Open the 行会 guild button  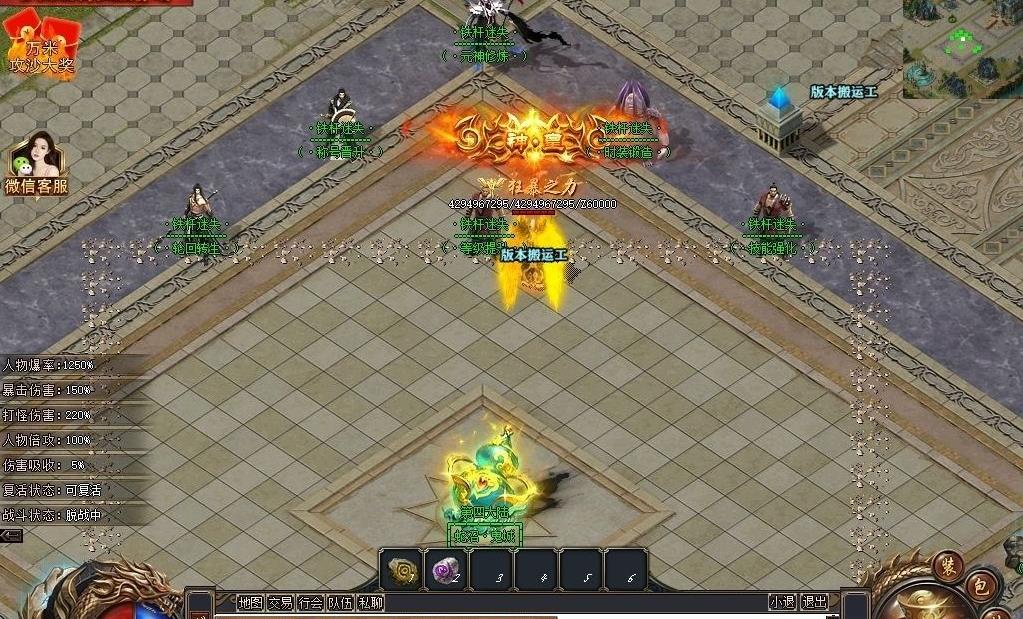[310, 602]
